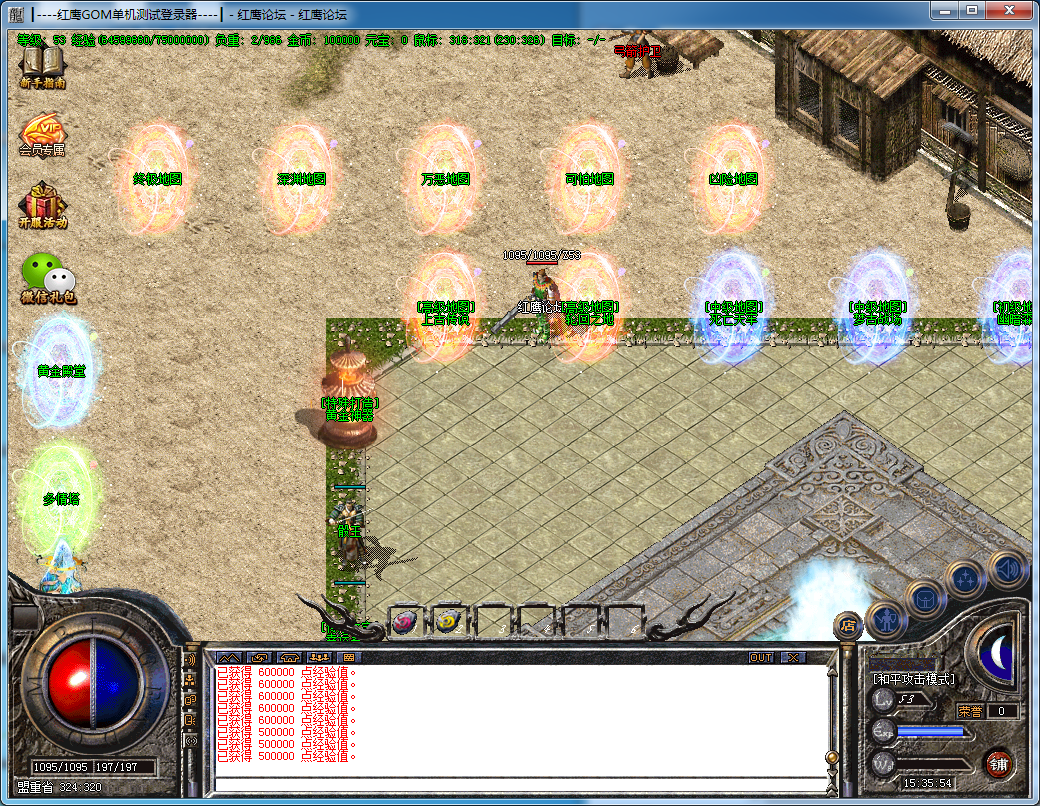Image resolution: width=1040 pixels, height=806 pixels.
Task: Minimize the game window
Action: (x=943, y=9)
